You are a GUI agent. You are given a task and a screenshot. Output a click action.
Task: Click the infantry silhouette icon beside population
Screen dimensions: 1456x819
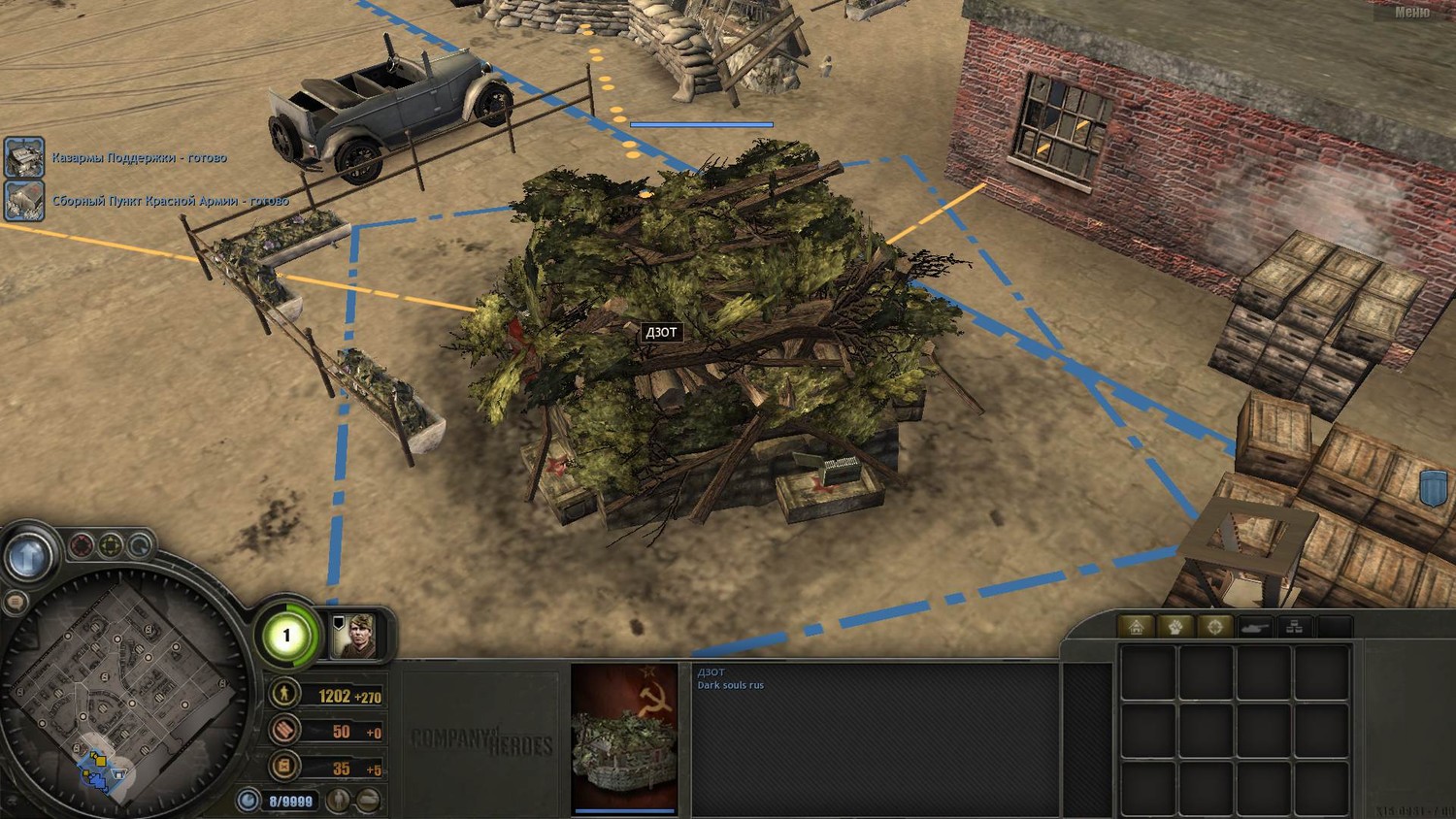tap(339, 801)
